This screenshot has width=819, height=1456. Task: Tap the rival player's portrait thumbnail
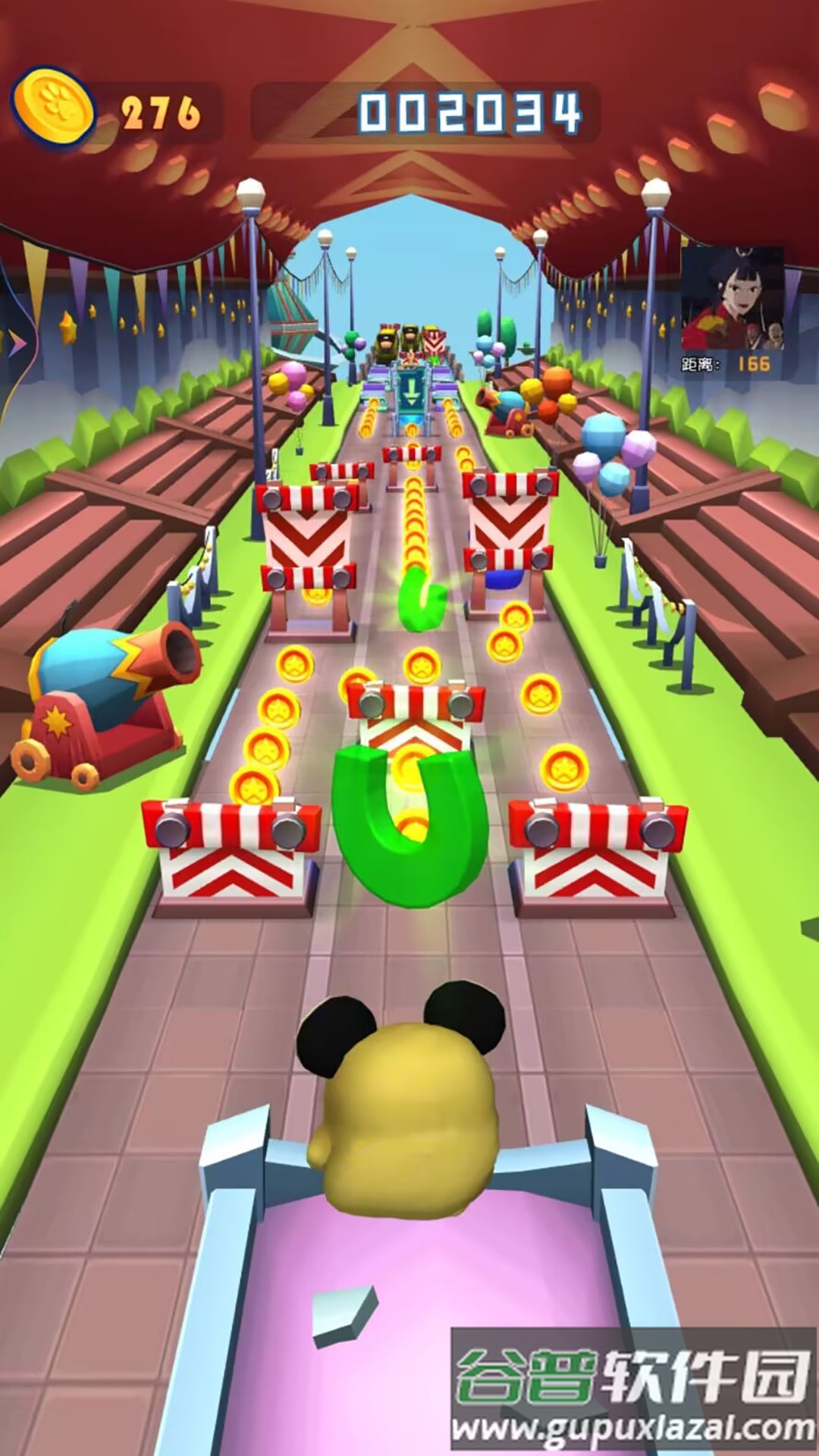(x=732, y=297)
